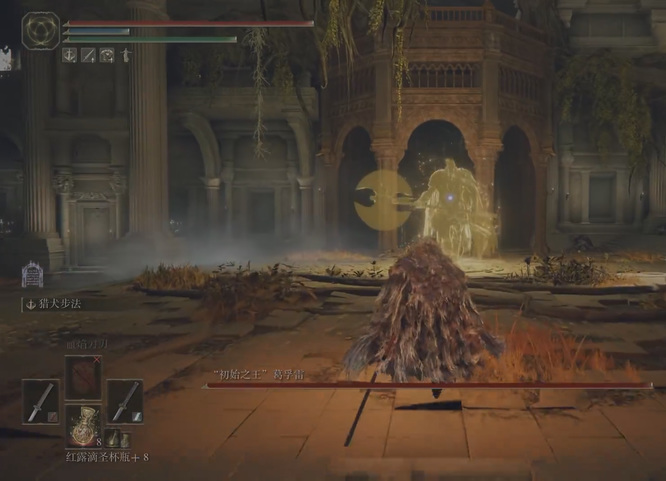Viewport: 666px width, 481px height.
Task: Click the small pouch flask icons
Action: (x=117, y=438)
